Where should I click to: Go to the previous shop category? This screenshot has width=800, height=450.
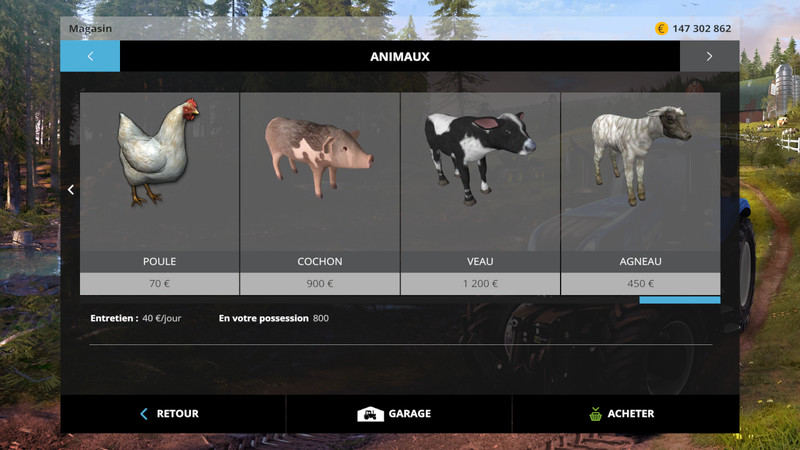[90, 57]
